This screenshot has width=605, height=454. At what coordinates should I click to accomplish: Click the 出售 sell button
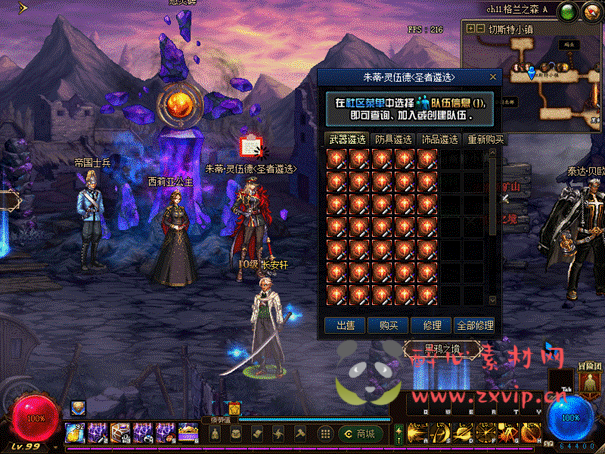point(345,325)
